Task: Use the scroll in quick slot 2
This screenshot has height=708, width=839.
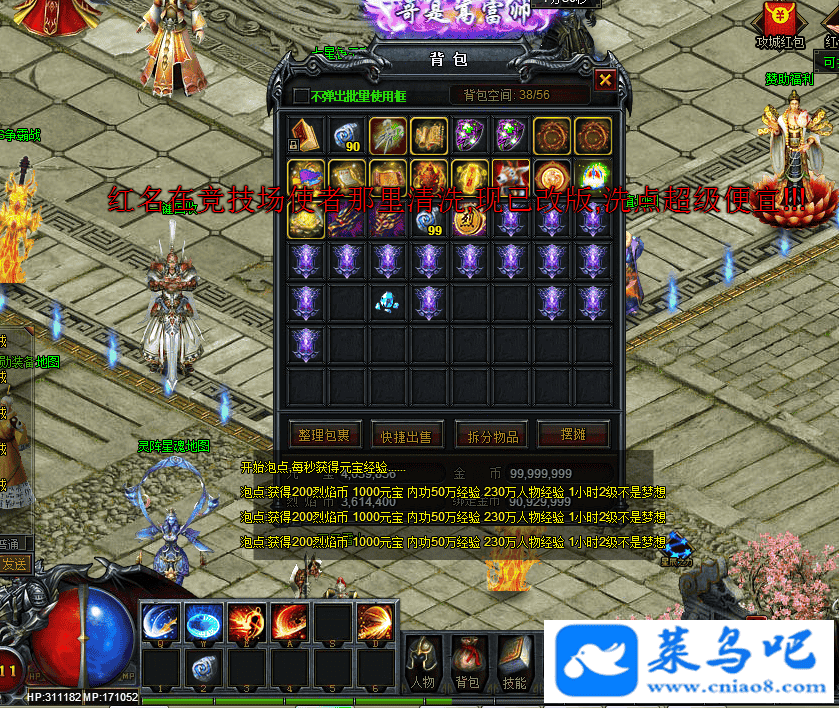Action: [x=203, y=667]
